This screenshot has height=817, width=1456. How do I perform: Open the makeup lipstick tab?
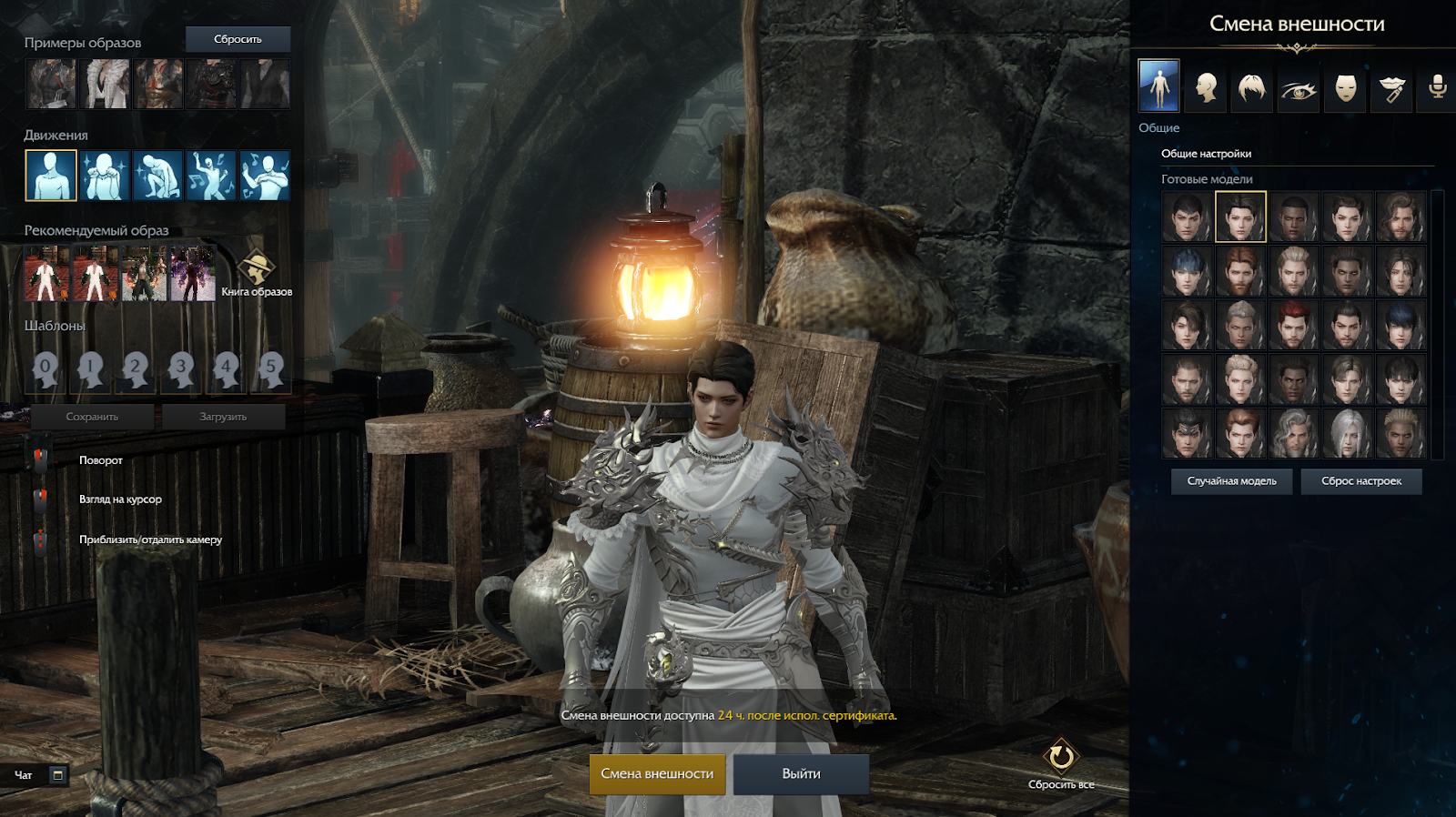click(x=1391, y=88)
